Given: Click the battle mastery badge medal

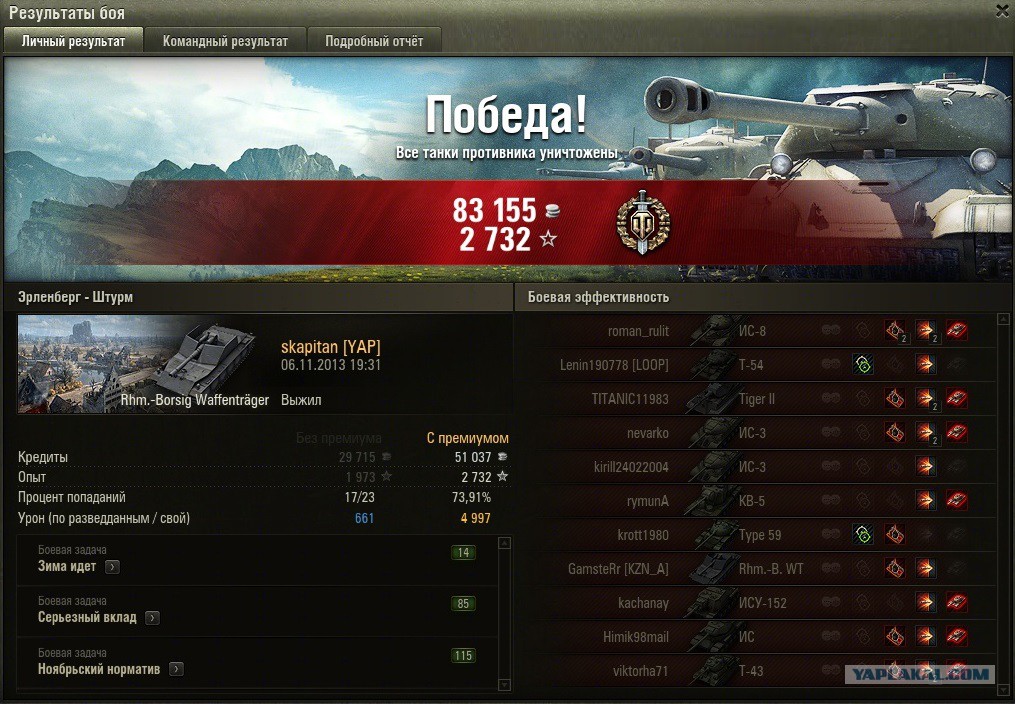Looking at the screenshot, I should (642, 222).
